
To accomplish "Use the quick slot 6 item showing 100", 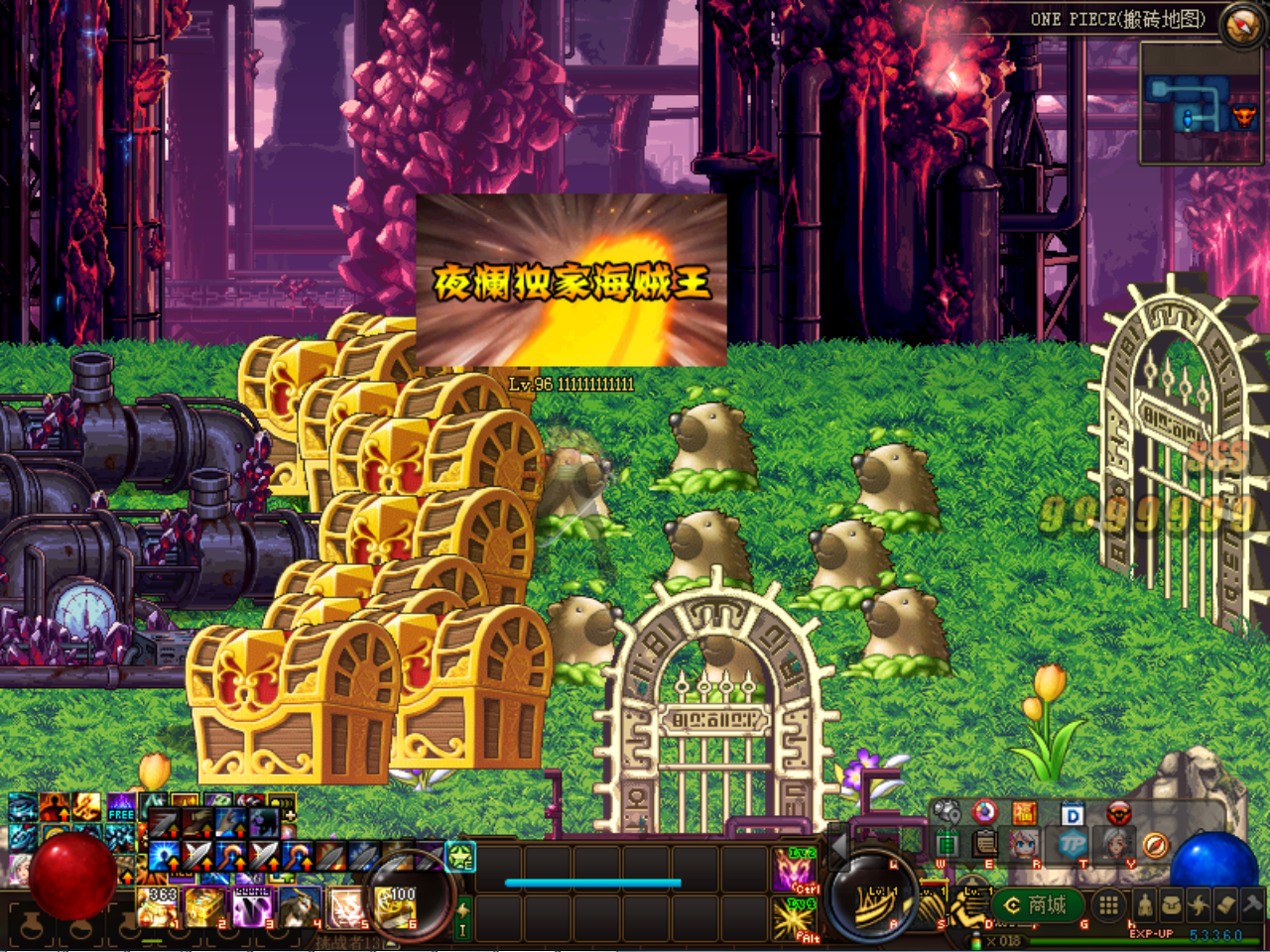I will (x=397, y=907).
